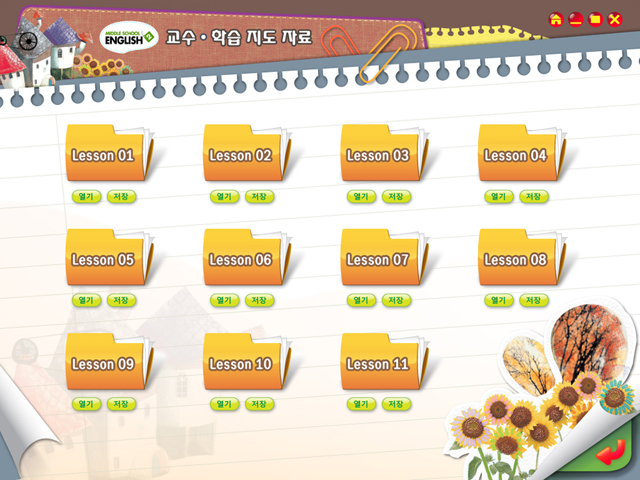Select the Lesson 04 folder
Image resolution: width=640 pixels, height=480 pixels.
pyautogui.click(x=515, y=155)
